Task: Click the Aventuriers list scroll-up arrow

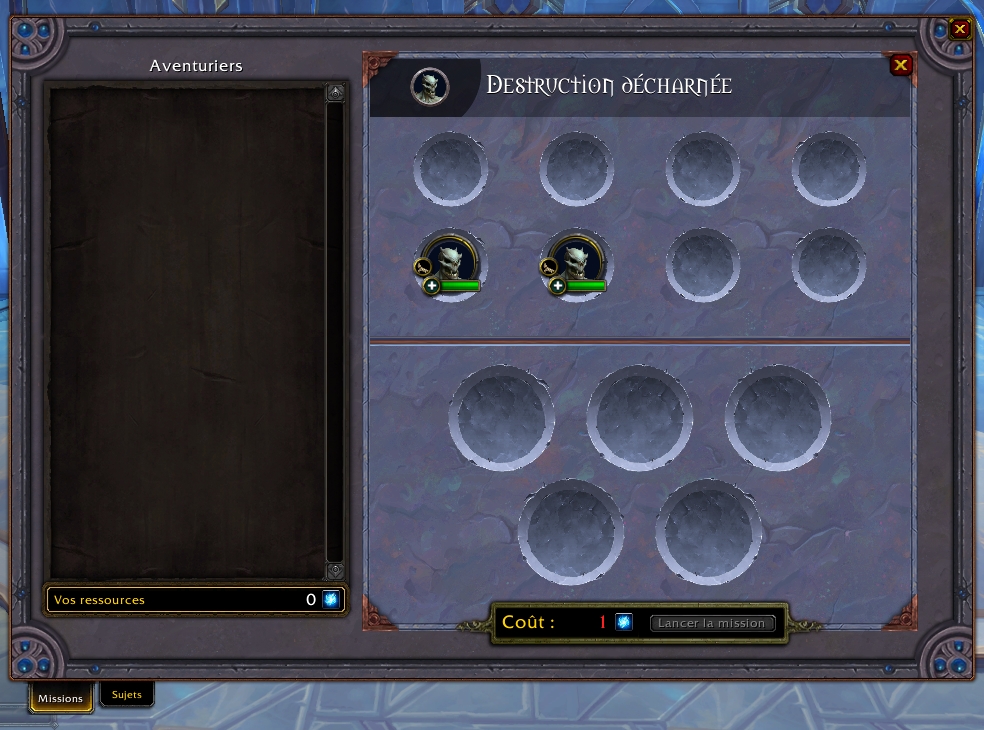Action: pyautogui.click(x=335, y=93)
